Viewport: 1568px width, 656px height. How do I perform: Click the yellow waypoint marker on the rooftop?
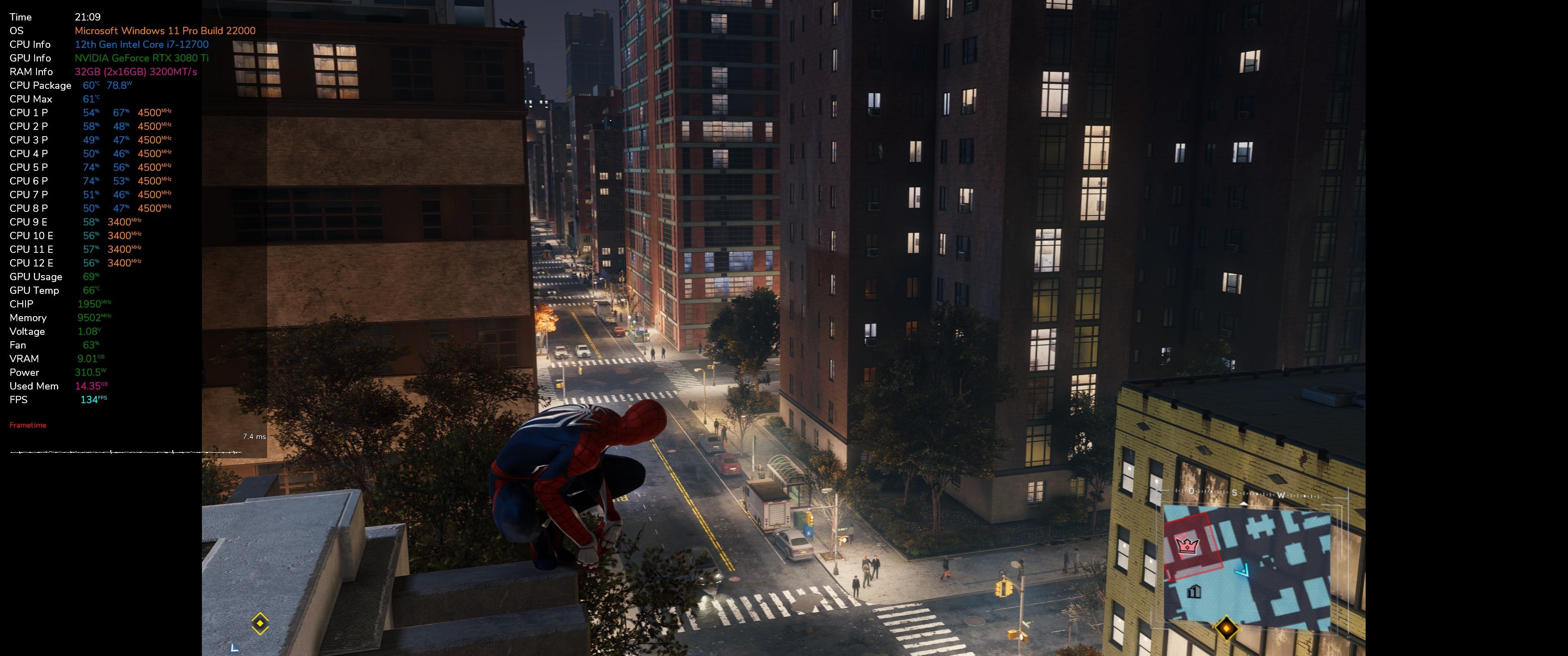pyautogui.click(x=260, y=623)
